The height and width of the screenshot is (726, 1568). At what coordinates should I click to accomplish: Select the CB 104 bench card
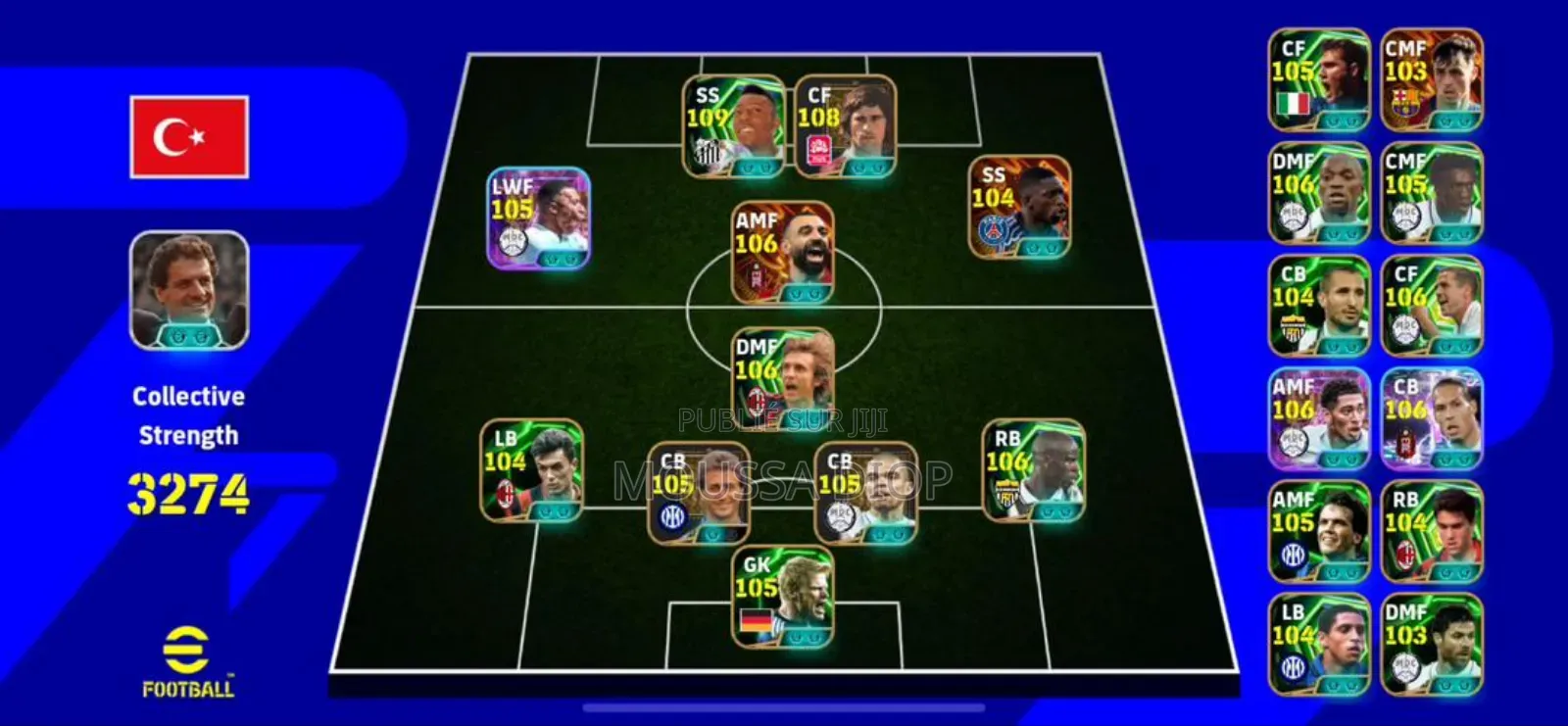(x=1319, y=306)
